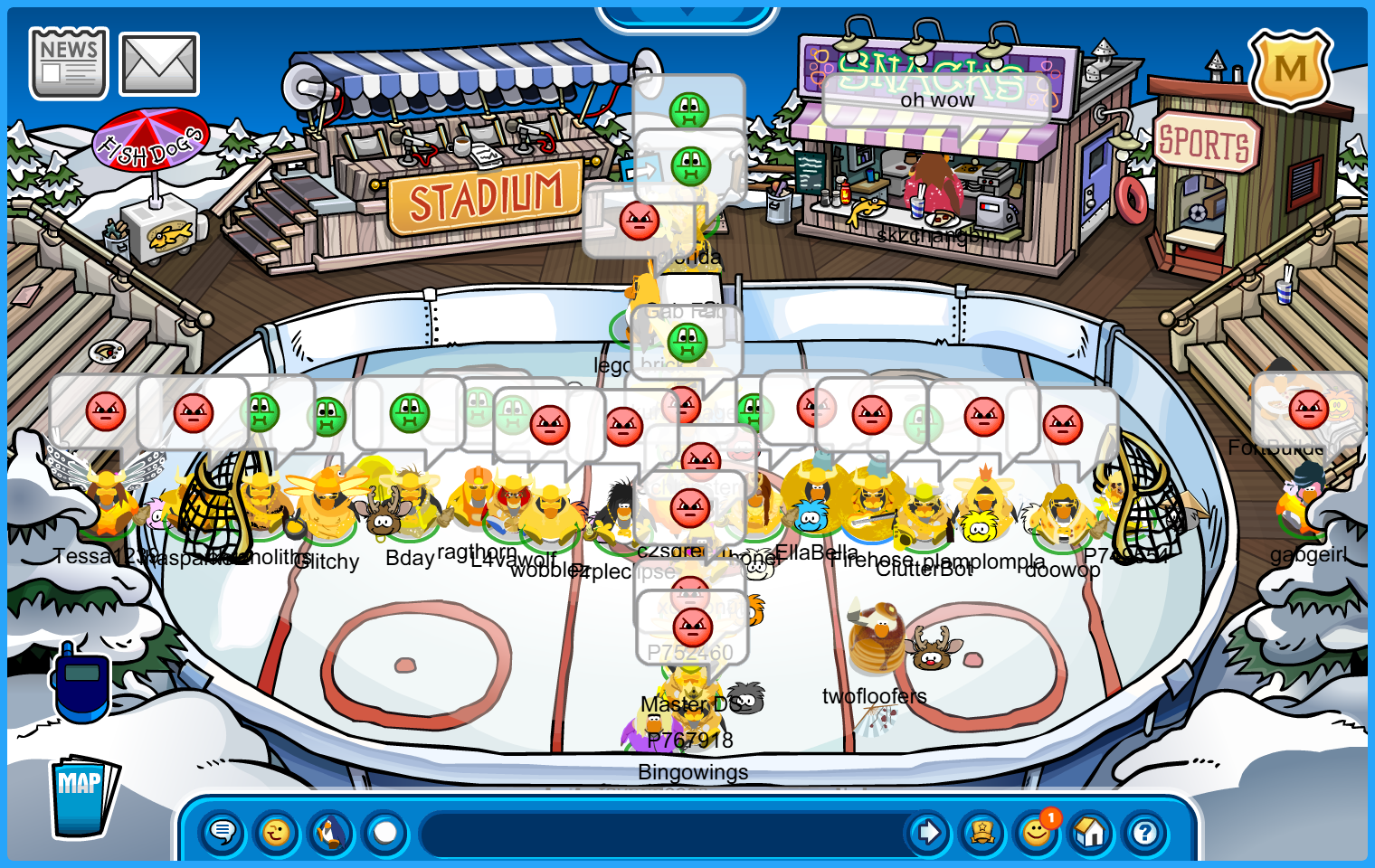Open the blue spy phone
This screenshot has width=1375, height=868.
click(x=81, y=683)
